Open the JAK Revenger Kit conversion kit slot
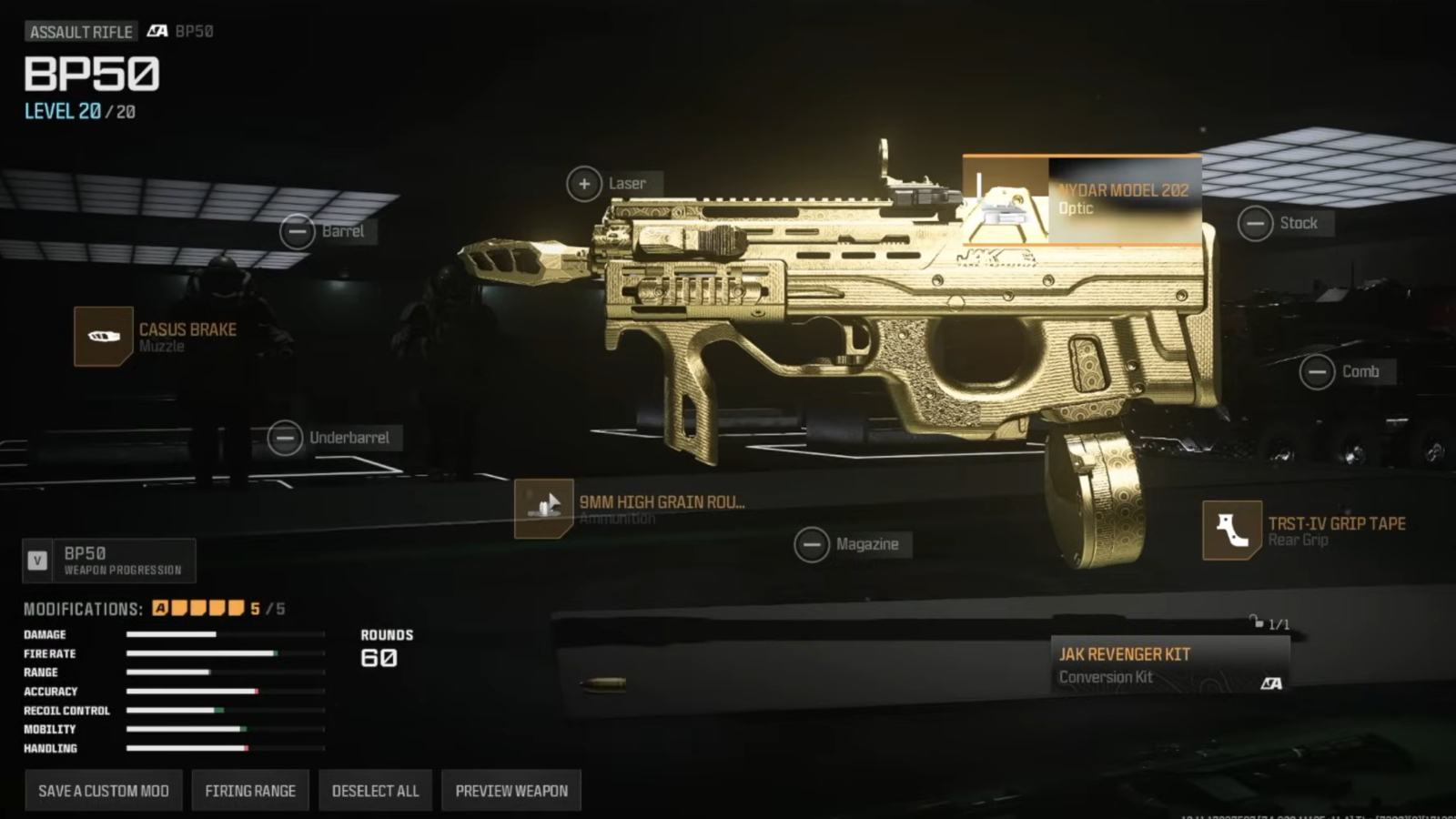 (x=1169, y=662)
